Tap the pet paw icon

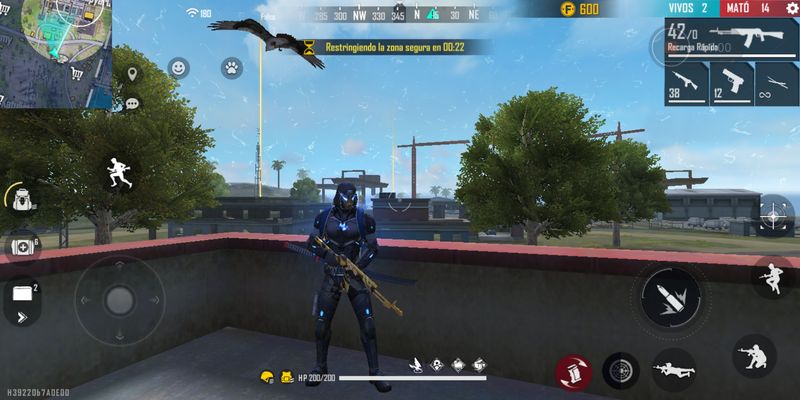(231, 68)
